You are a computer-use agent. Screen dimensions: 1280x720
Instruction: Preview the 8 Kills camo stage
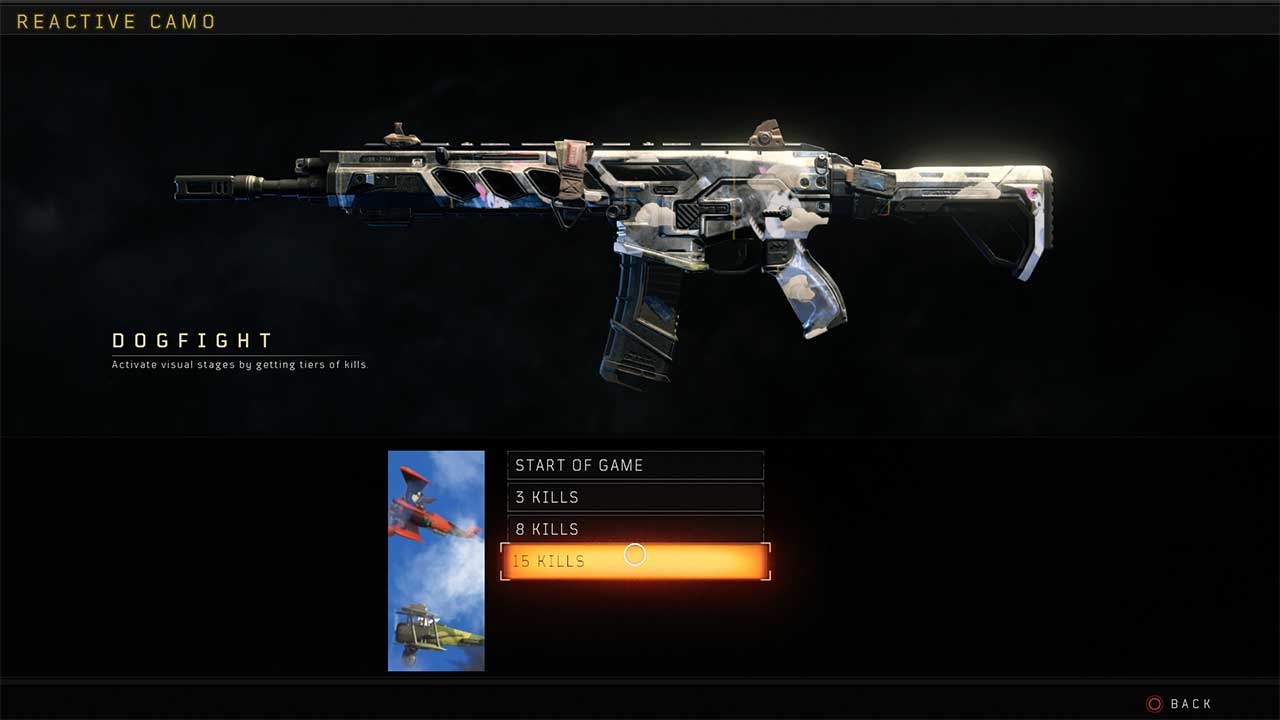pyautogui.click(x=635, y=528)
